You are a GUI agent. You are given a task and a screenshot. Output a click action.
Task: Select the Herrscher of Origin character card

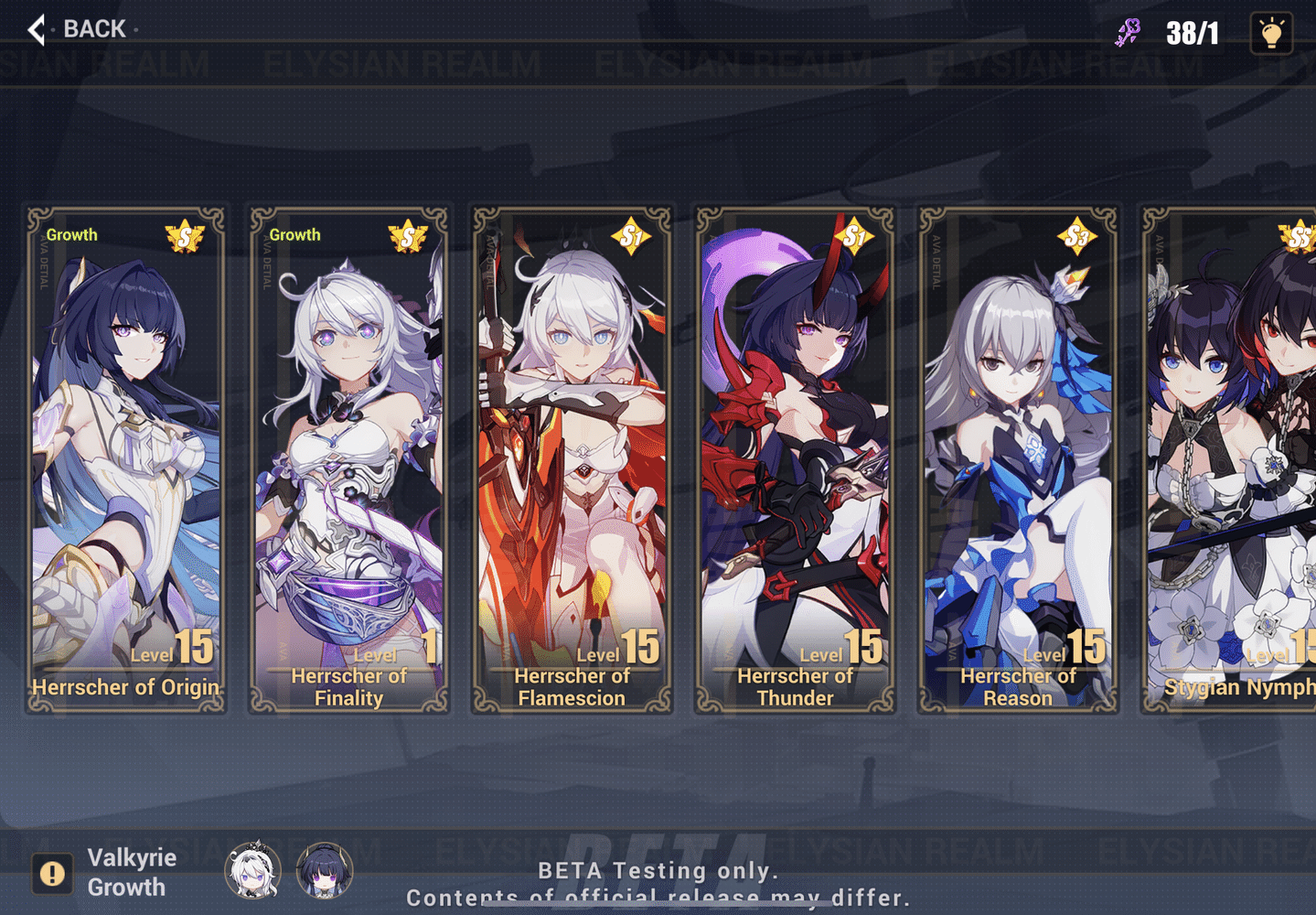pyautogui.click(x=125, y=457)
